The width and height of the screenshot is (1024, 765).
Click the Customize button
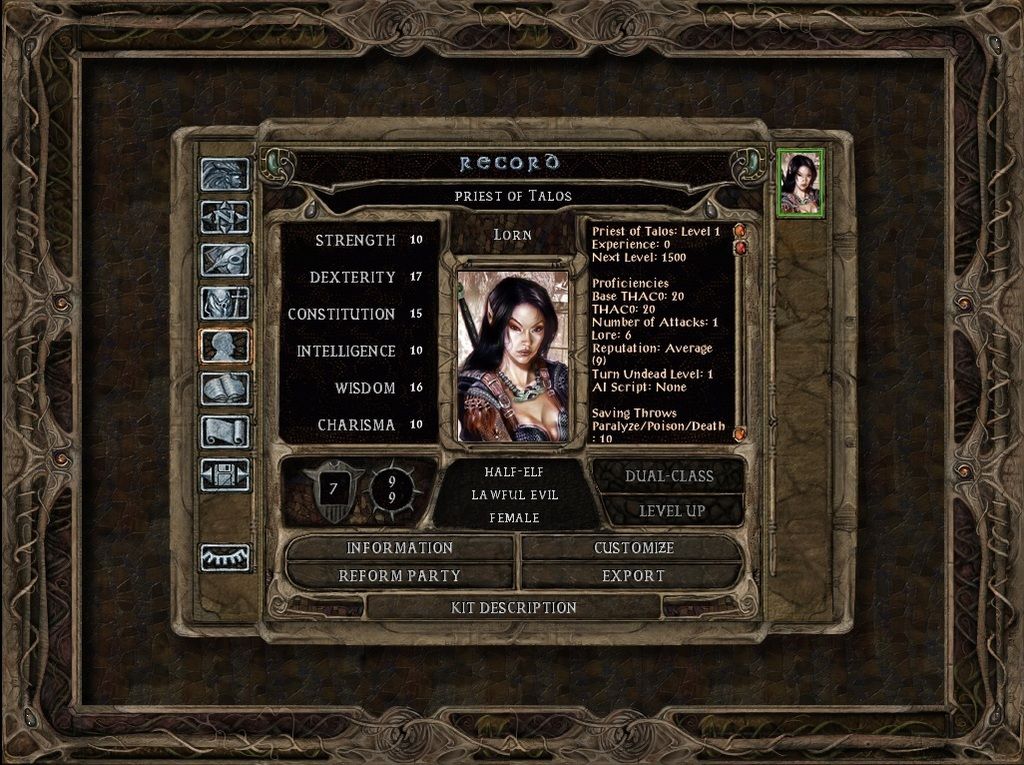pos(633,548)
